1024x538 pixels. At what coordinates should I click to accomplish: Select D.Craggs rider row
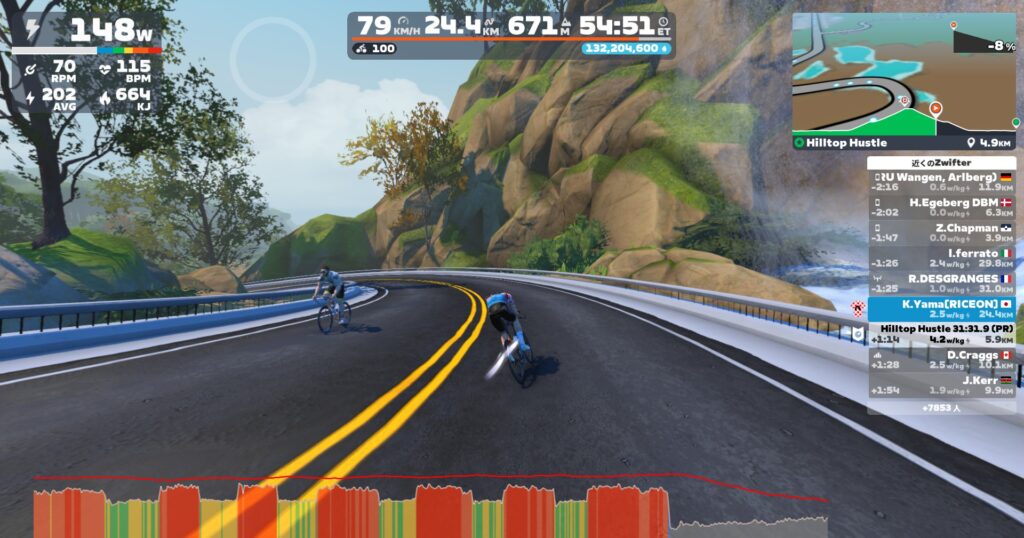[x=941, y=360]
